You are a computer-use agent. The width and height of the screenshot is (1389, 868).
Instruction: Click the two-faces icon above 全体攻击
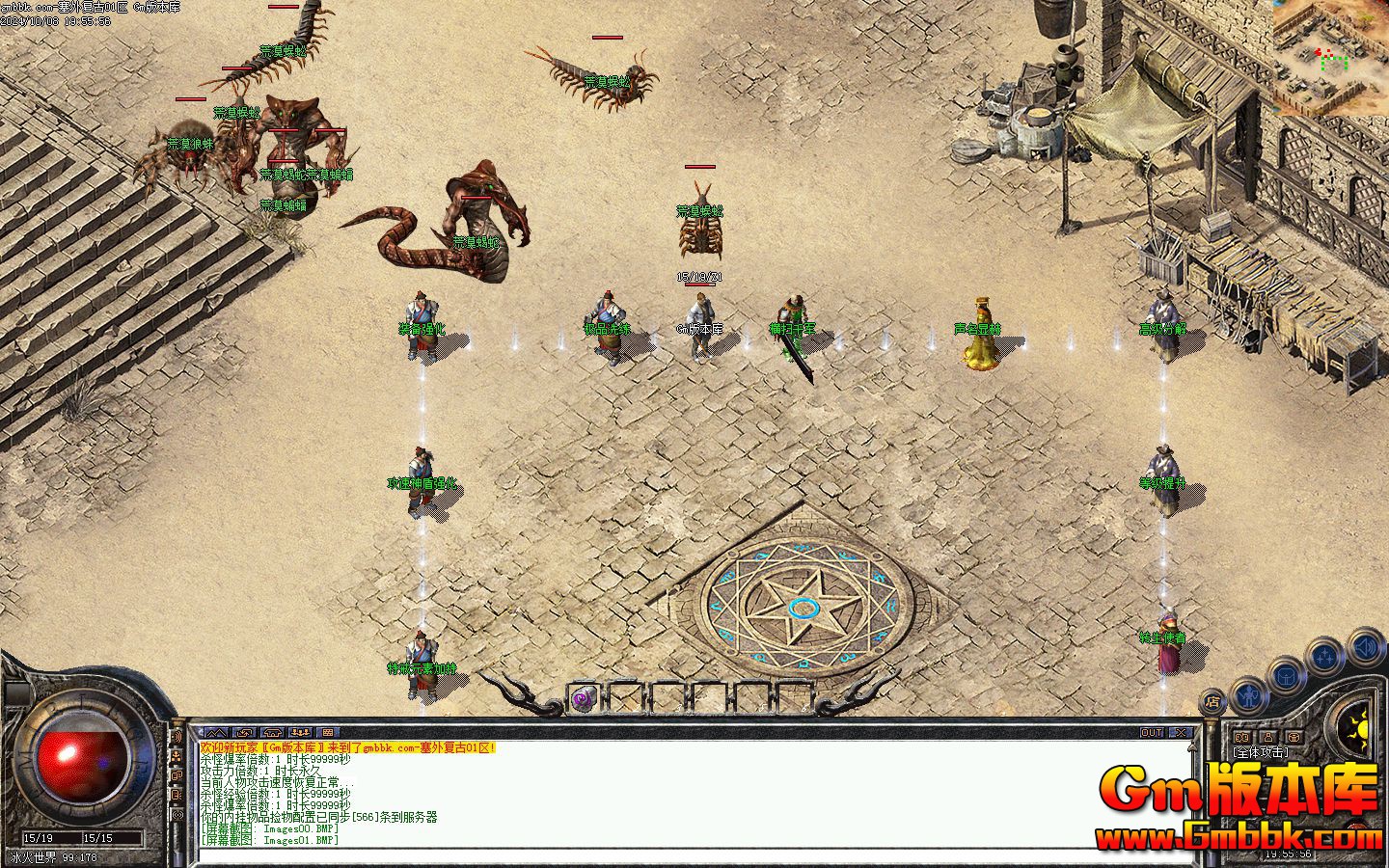[1243, 738]
